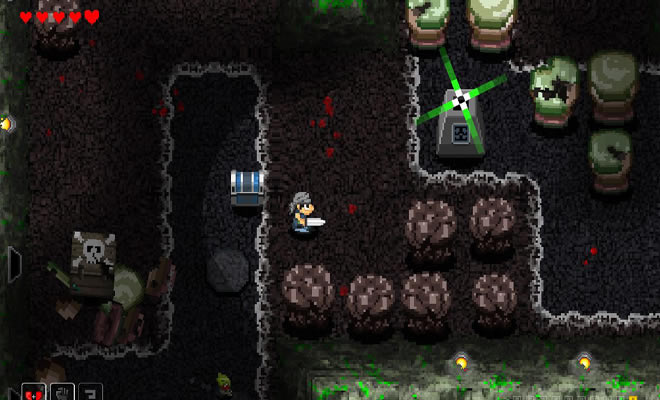This screenshot has width=660, height=400.
Task: Select the red heart item slot
Action: pos(31,392)
